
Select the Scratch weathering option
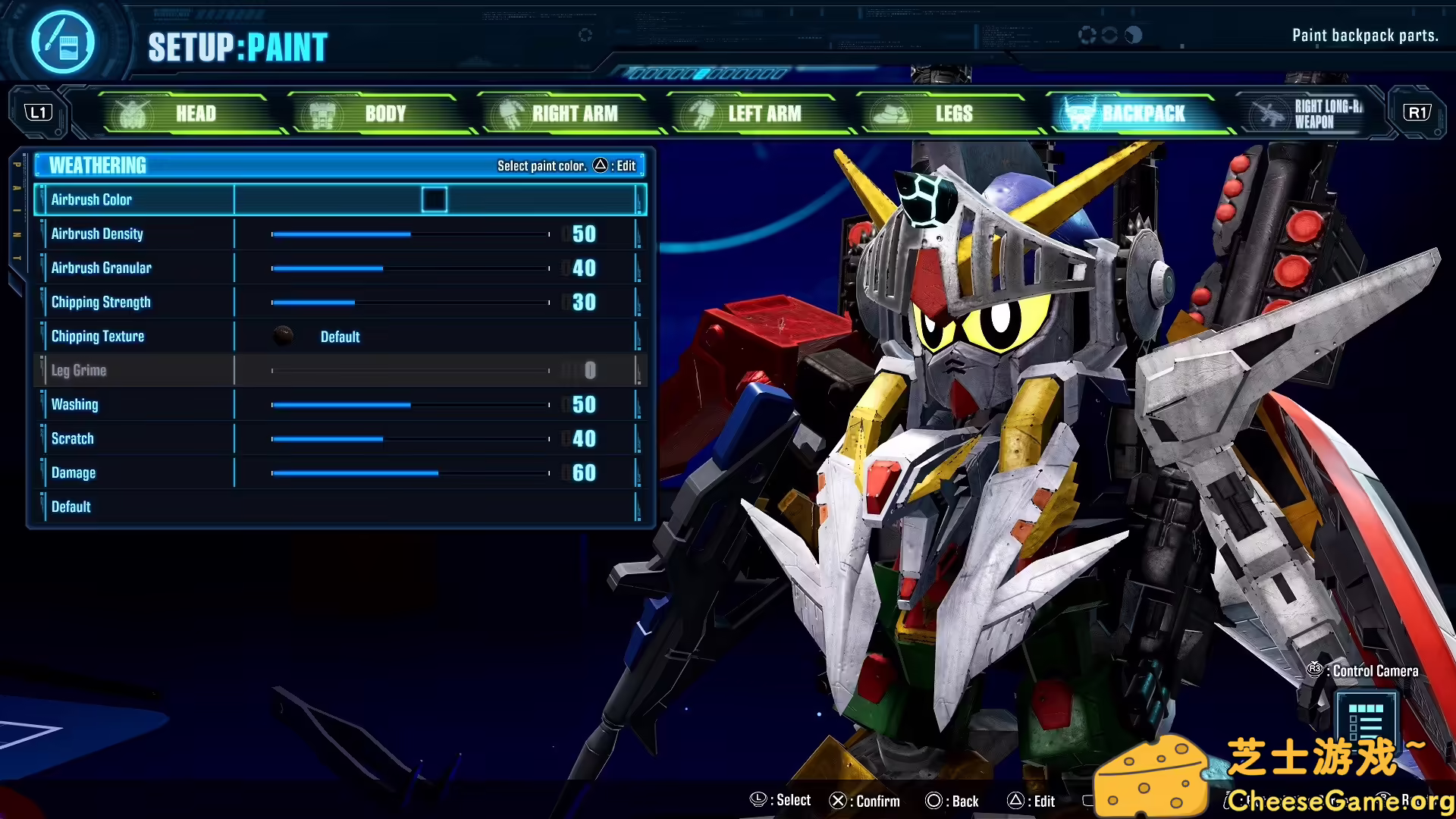[x=72, y=438]
